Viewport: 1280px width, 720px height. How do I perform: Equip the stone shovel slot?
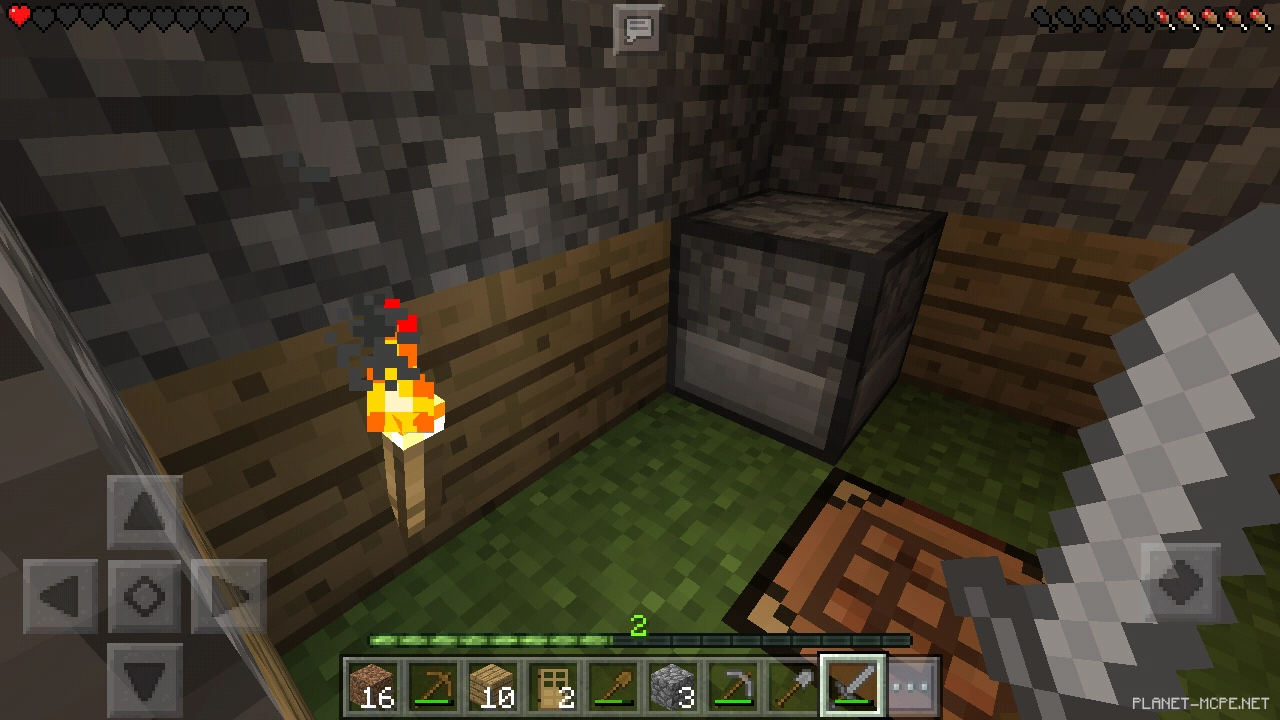coord(793,686)
